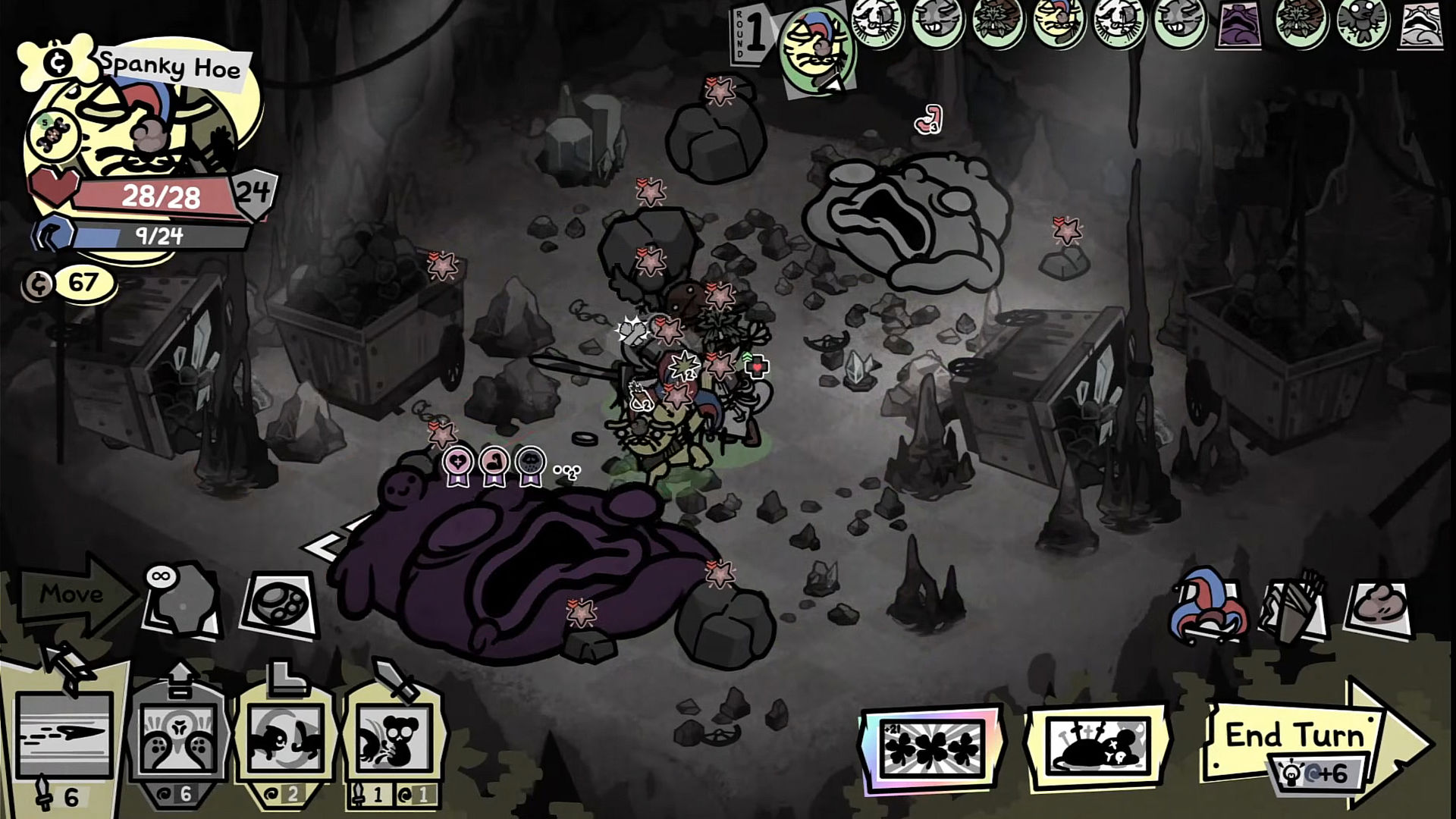Click the bird portrait in turn order
The image size is (1456, 819).
click(x=1363, y=24)
